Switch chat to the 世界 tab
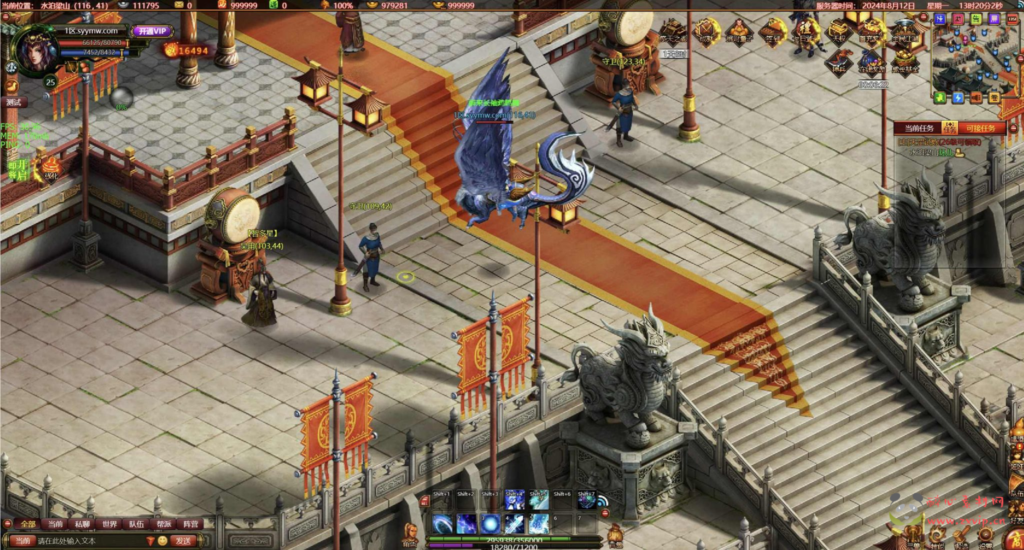 pyautogui.click(x=109, y=524)
